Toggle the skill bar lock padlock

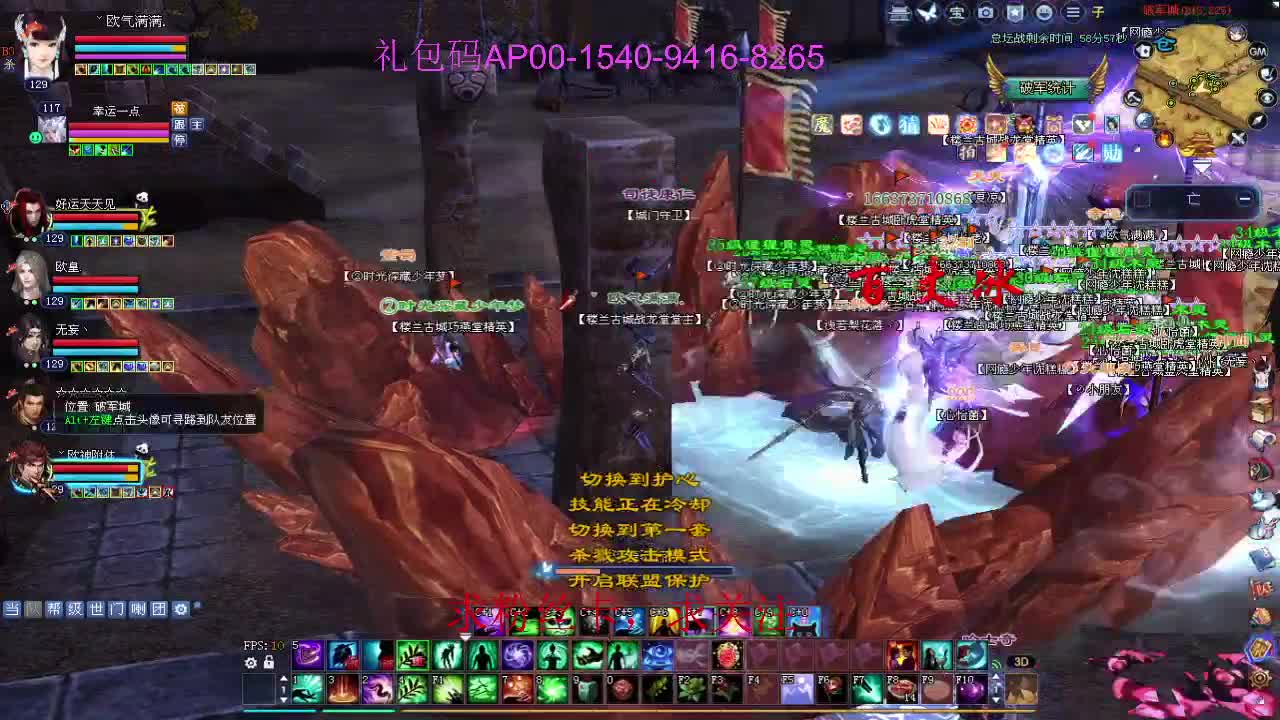[269, 663]
